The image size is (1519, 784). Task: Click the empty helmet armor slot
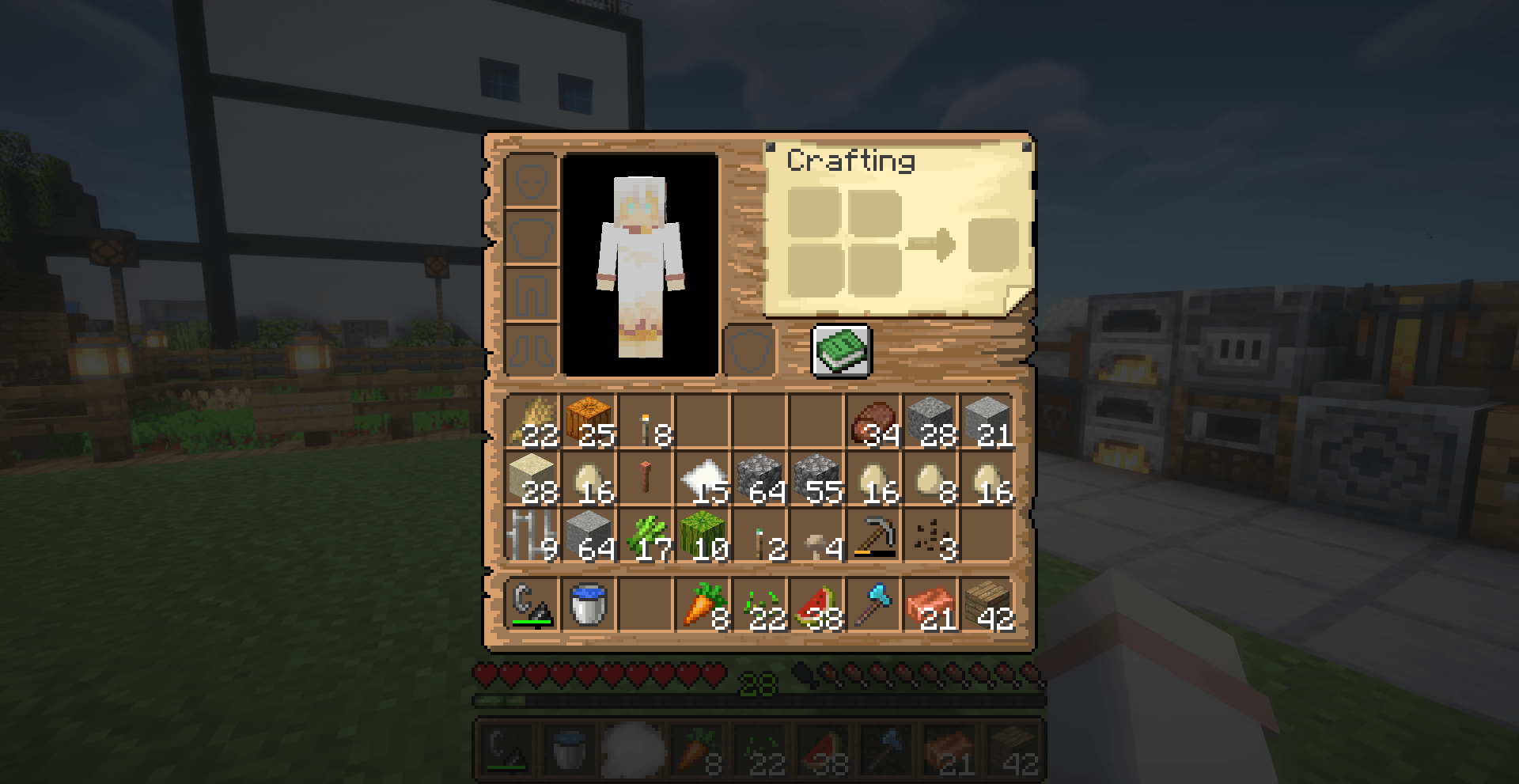(x=532, y=180)
